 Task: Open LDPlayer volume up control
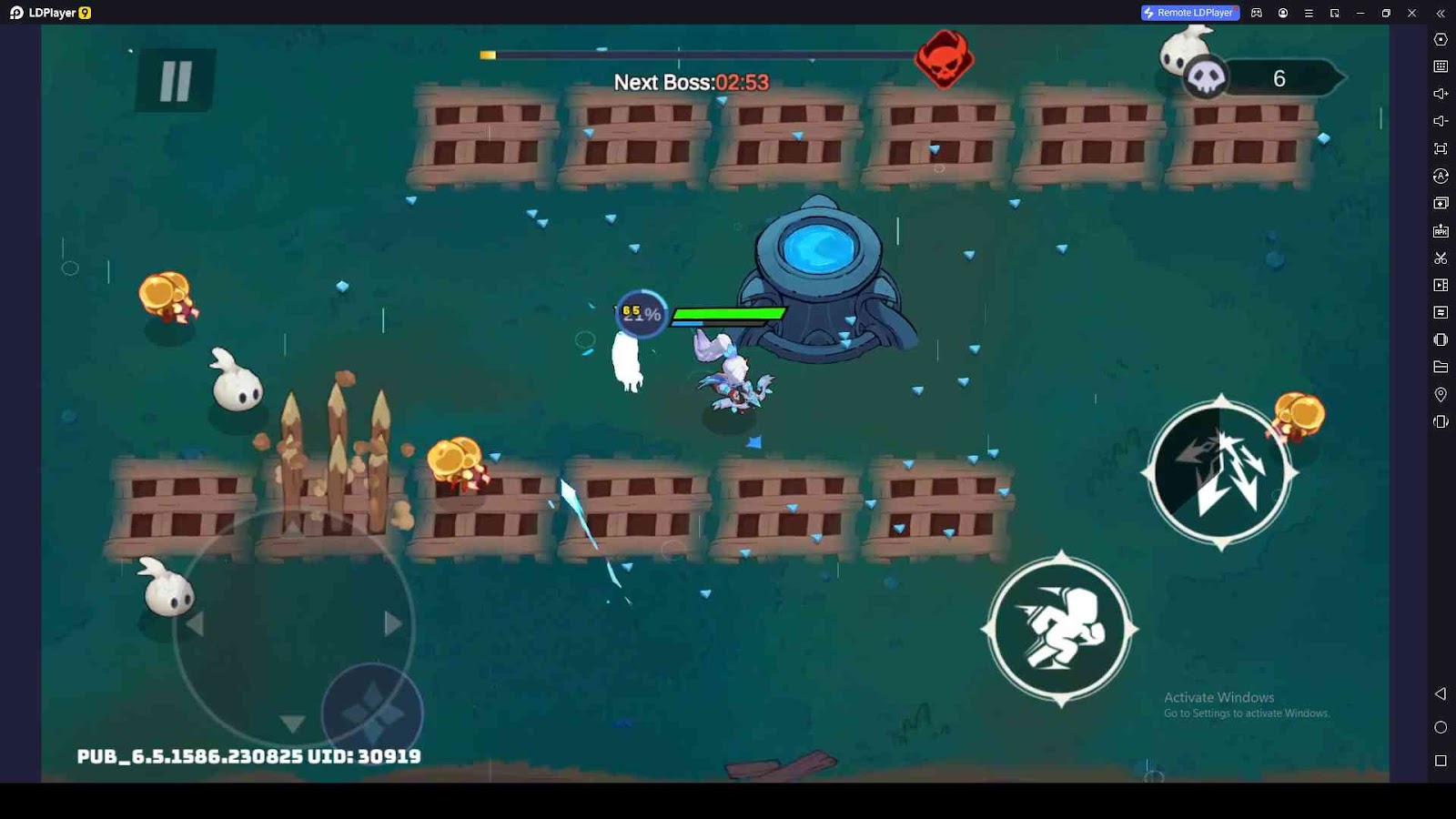coord(1441,94)
